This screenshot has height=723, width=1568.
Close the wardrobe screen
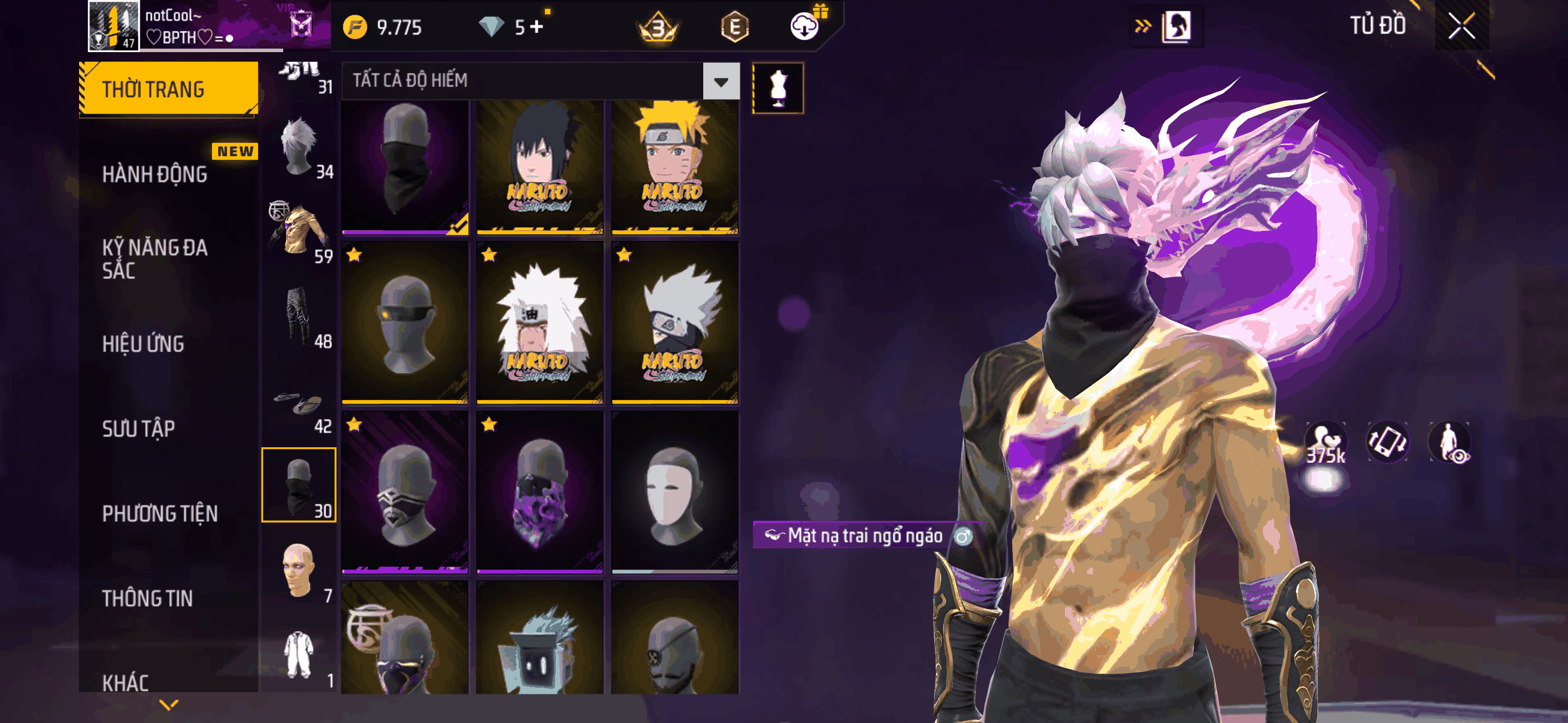coord(1461,26)
